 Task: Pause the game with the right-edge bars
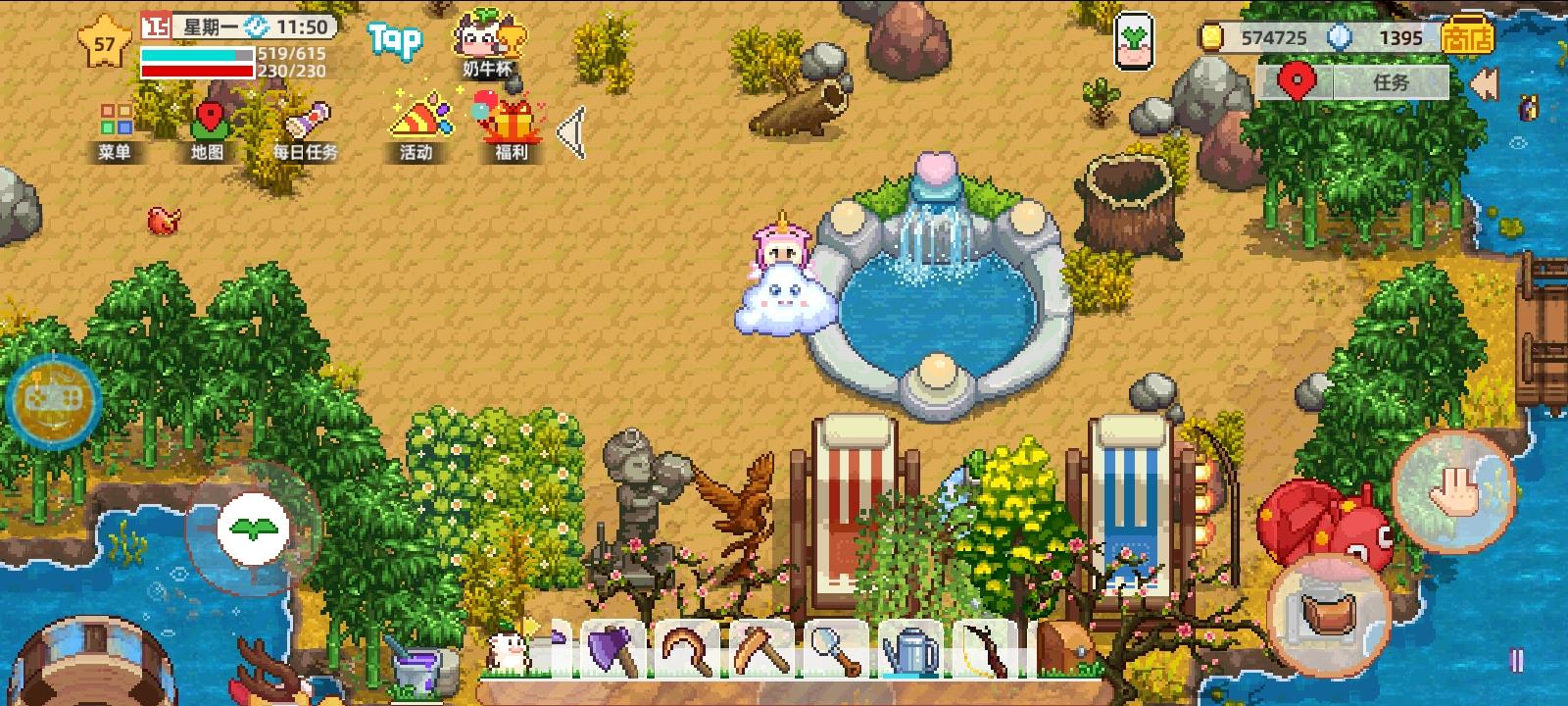pyautogui.click(x=1517, y=659)
